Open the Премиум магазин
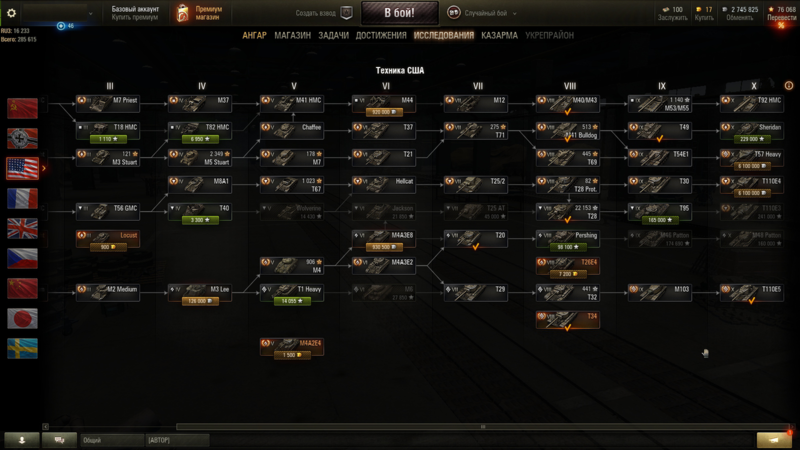Image resolution: width=800 pixels, height=450 pixels. click(x=199, y=13)
